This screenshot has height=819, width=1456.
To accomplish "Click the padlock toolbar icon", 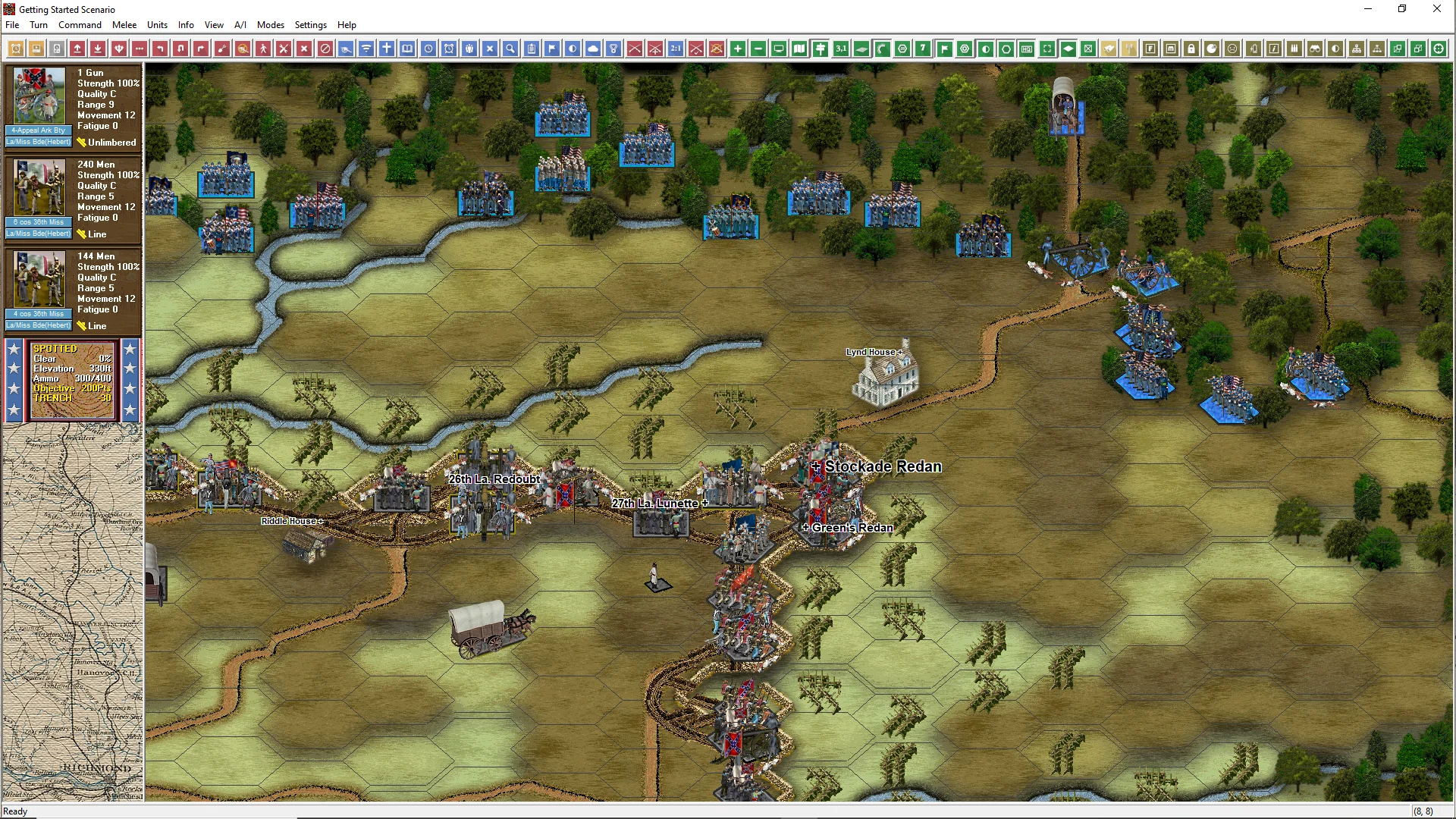I will [1191, 49].
